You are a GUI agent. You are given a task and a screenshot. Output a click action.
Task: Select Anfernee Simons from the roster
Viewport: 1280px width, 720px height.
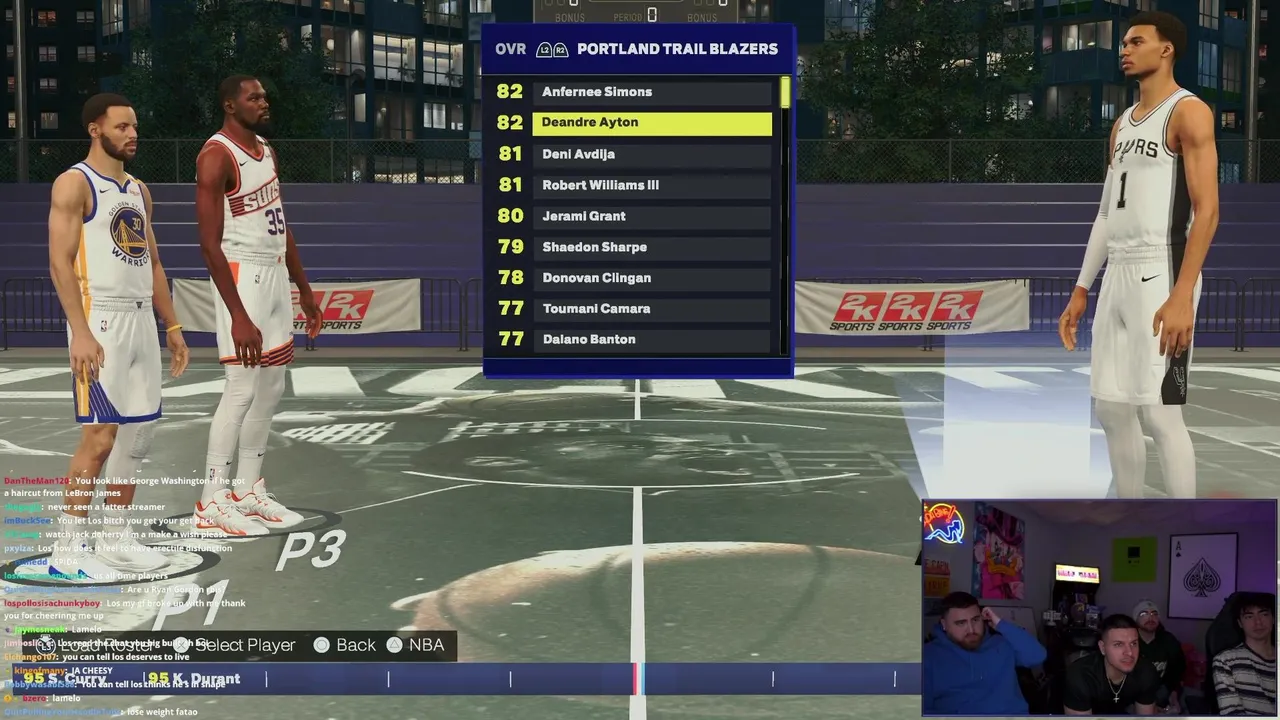point(652,92)
